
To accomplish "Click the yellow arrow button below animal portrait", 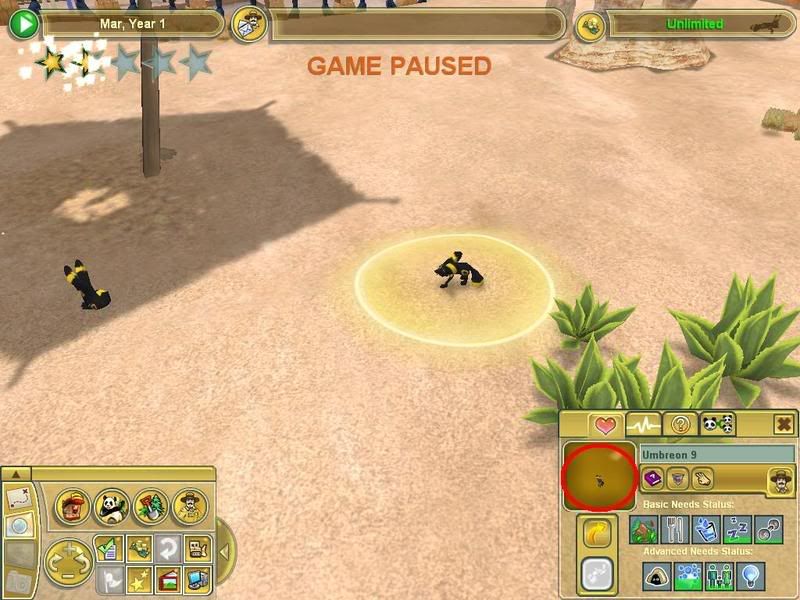I will tap(597, 534).
